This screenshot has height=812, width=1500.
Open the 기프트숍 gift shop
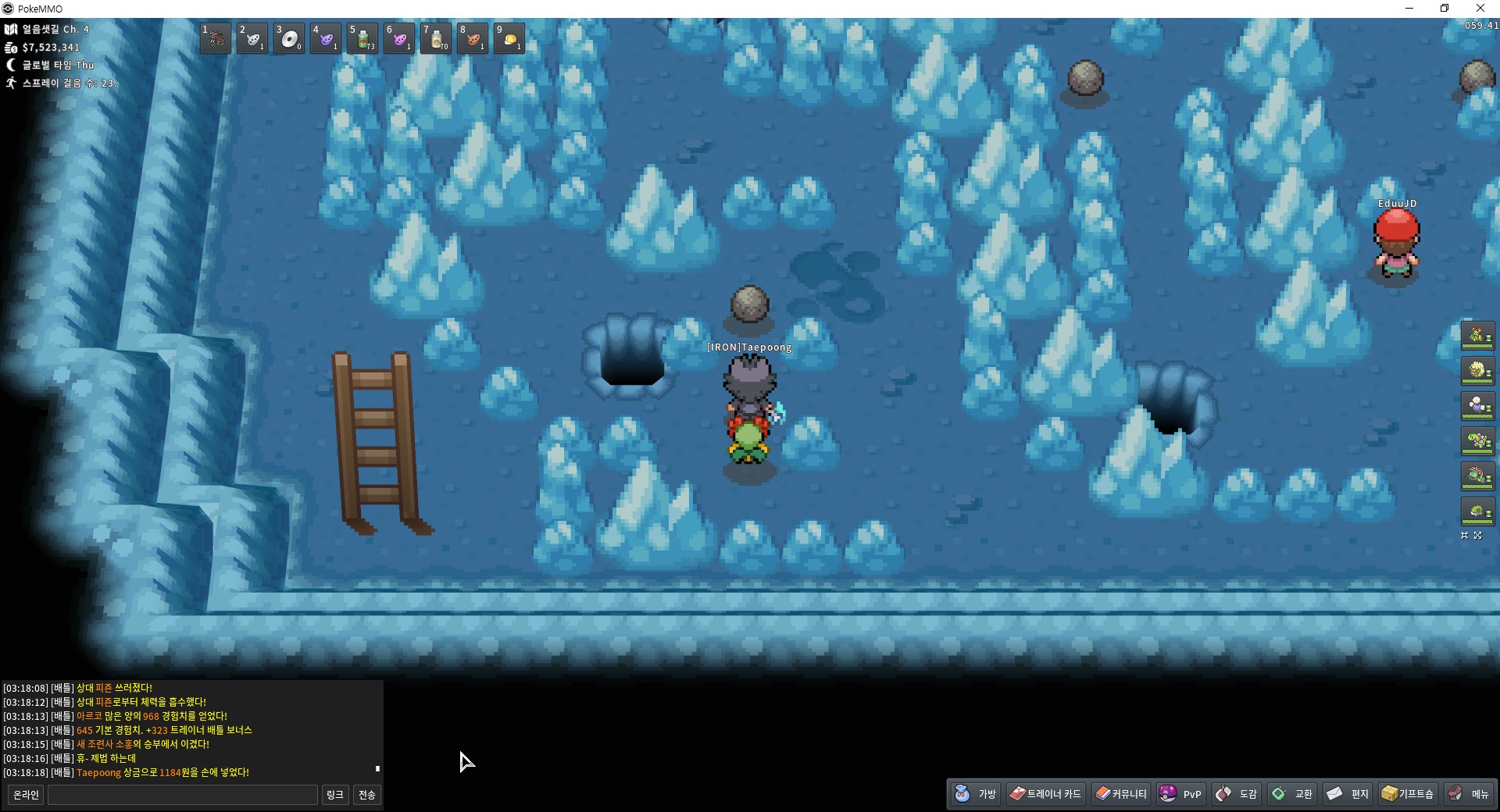tap(1408, 794)
